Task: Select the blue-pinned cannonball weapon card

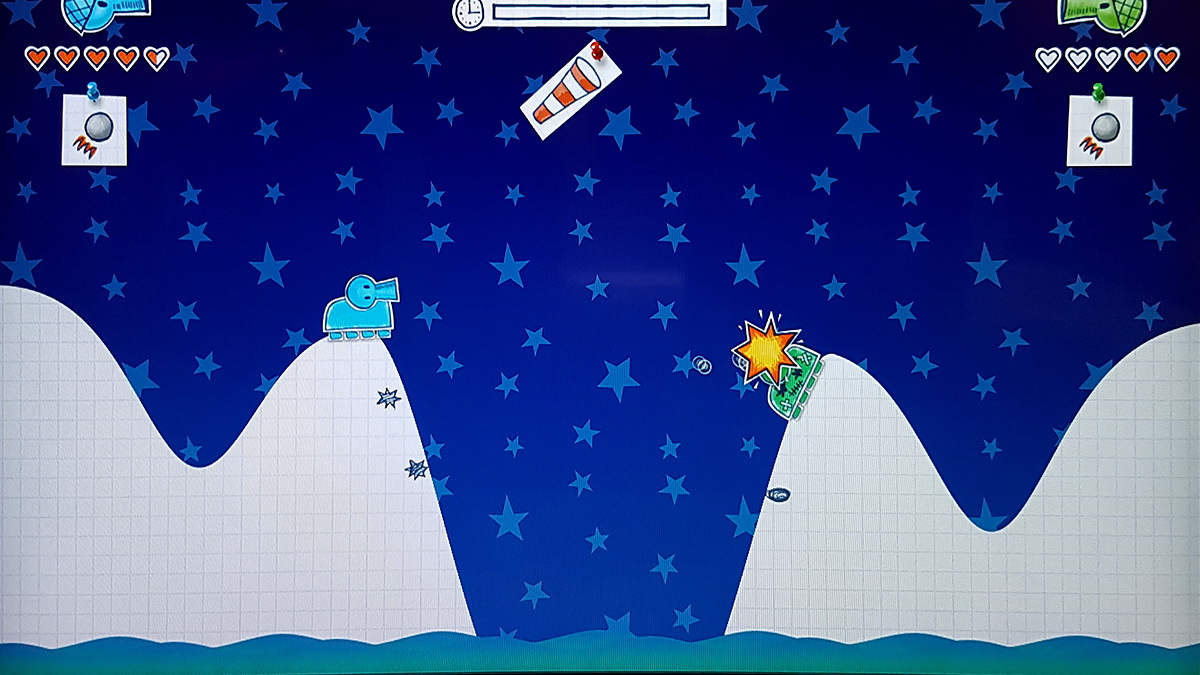Action: point(95,129)
